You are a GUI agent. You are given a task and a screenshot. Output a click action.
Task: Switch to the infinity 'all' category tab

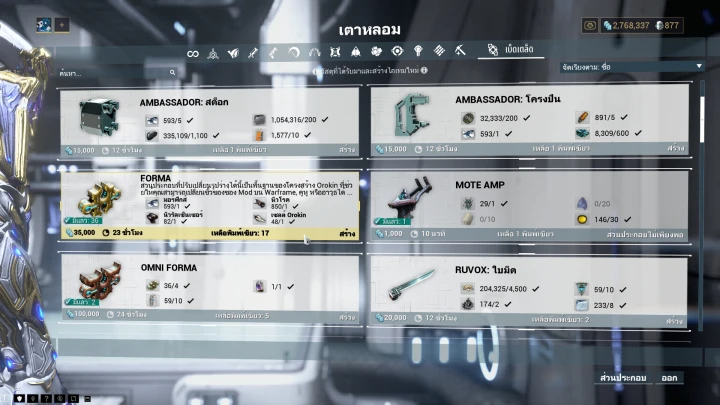(193, 52)
